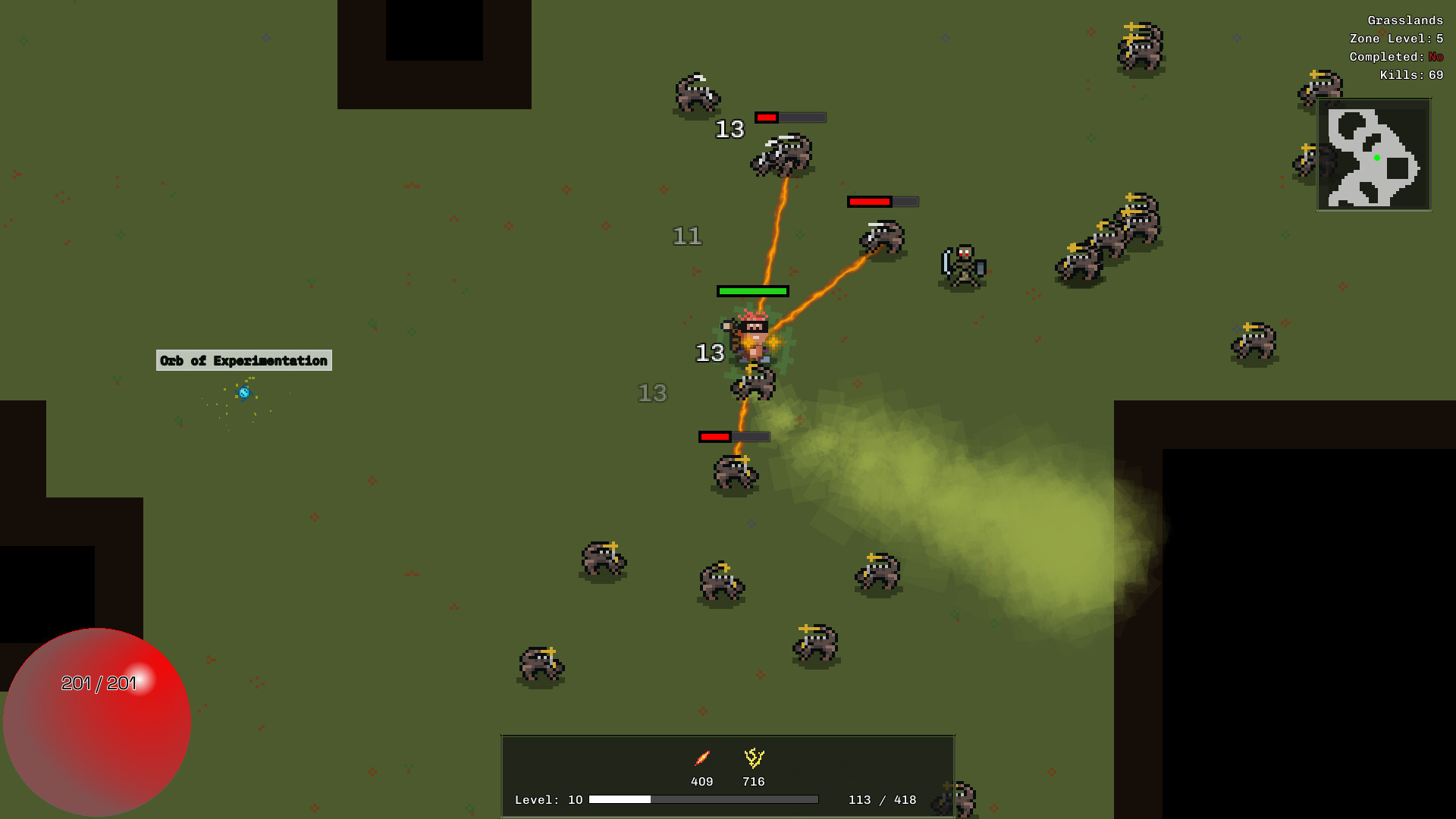Click the Orb of Experimentation blue pickup
Screen dimensions: 1456x819
pyautogui.click(x=244, y=393)
